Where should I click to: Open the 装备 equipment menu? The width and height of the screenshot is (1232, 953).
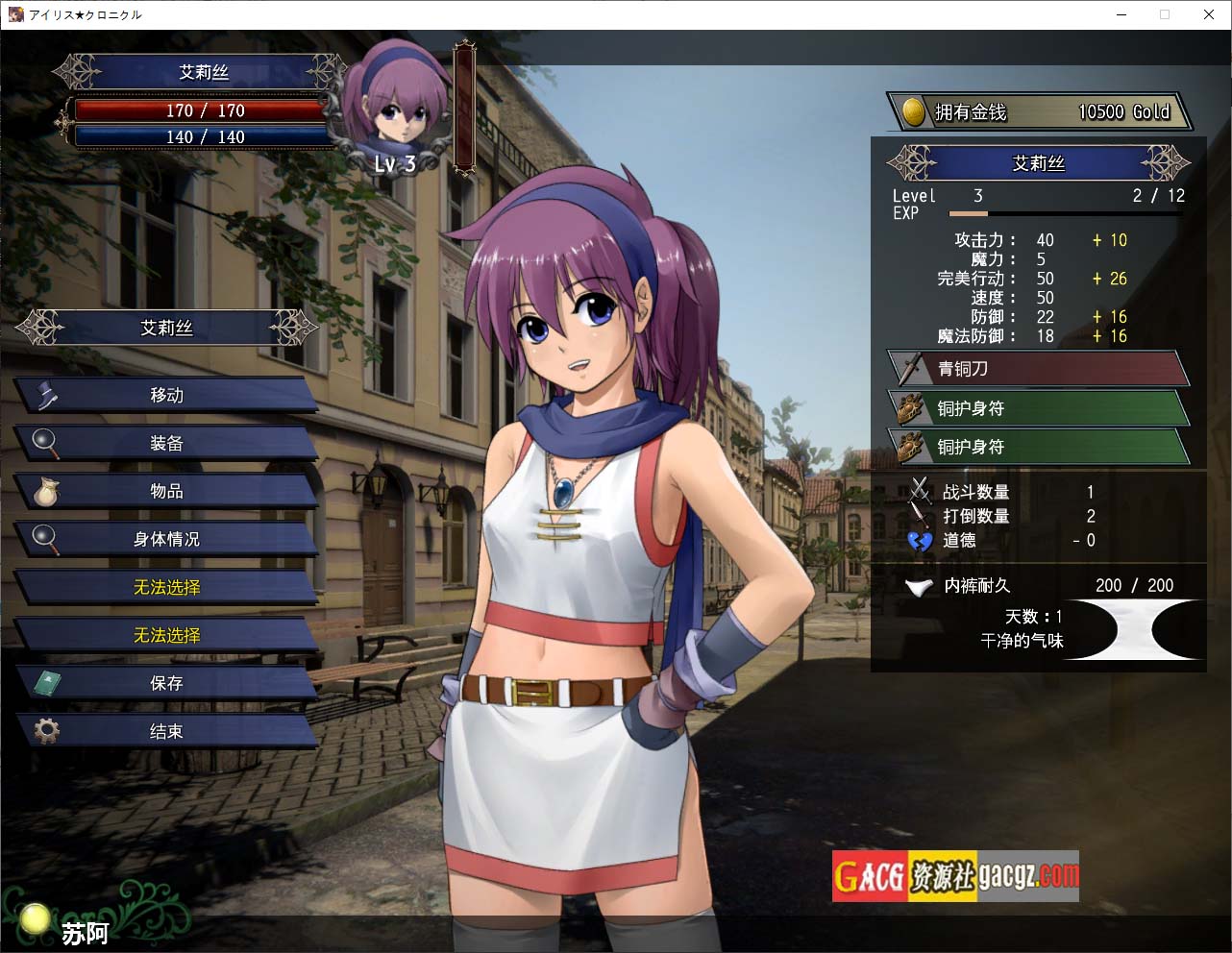(166, 444)
